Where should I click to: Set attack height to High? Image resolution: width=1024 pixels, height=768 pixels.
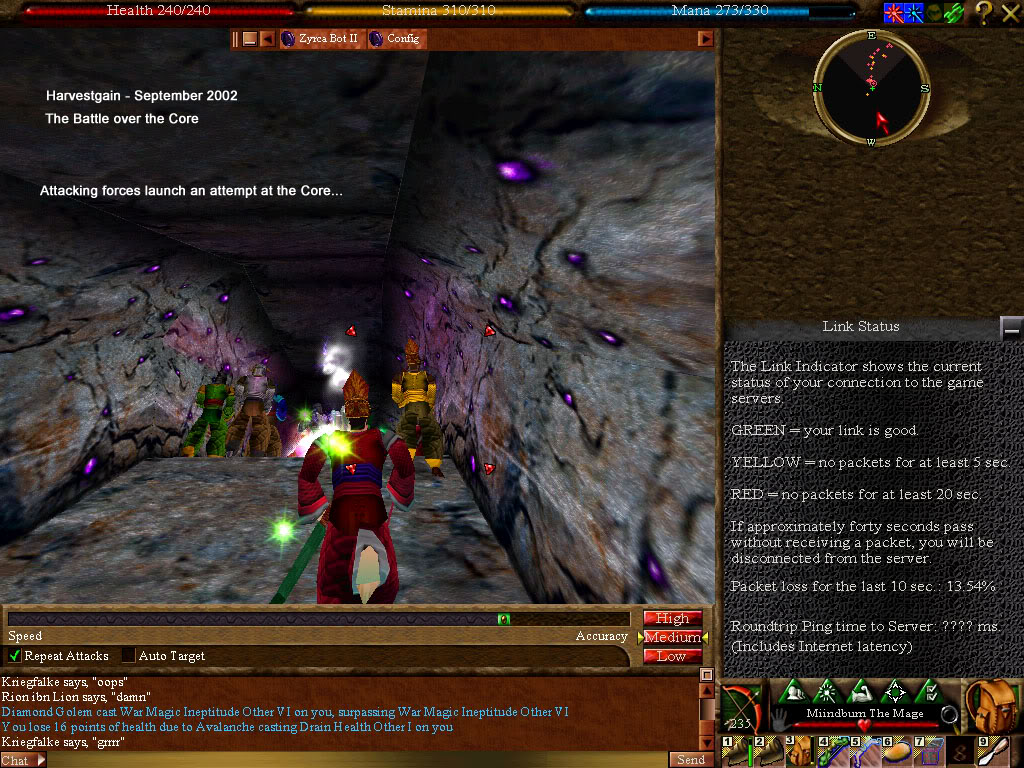click(x=672, y=618)
